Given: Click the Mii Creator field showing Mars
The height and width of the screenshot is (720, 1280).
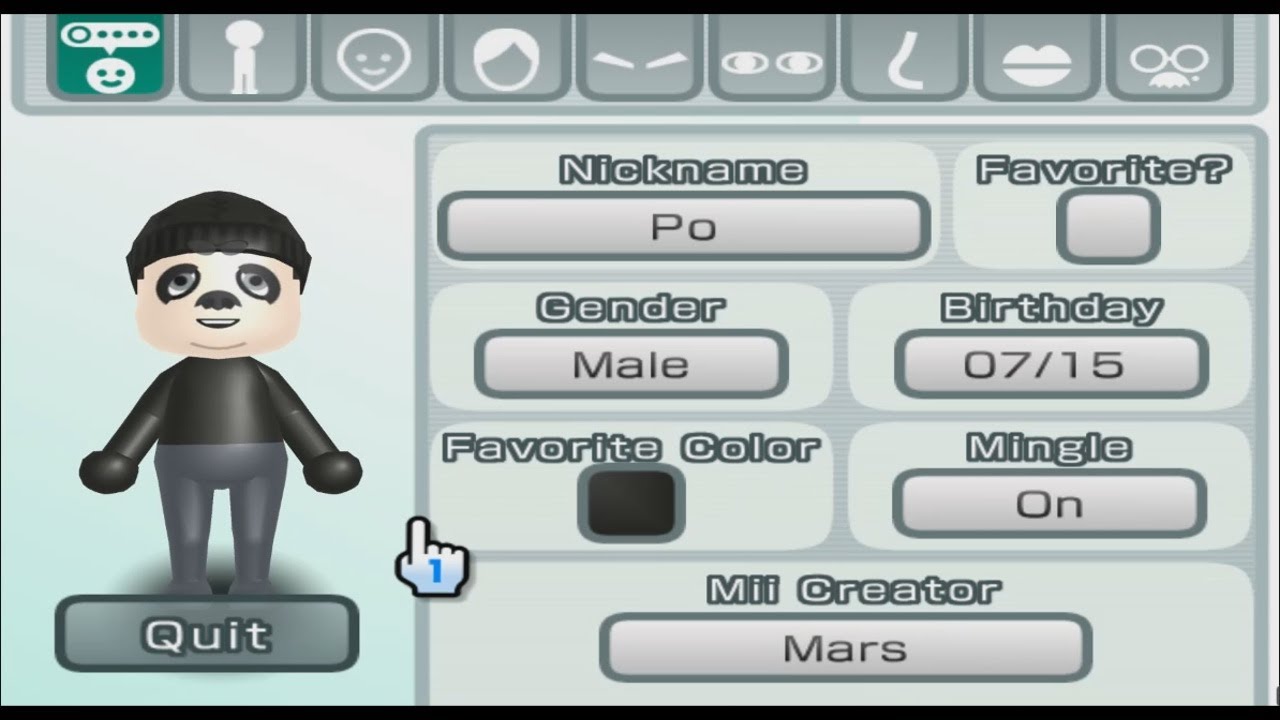Looking at the screenshot, I should coord(845,647).
